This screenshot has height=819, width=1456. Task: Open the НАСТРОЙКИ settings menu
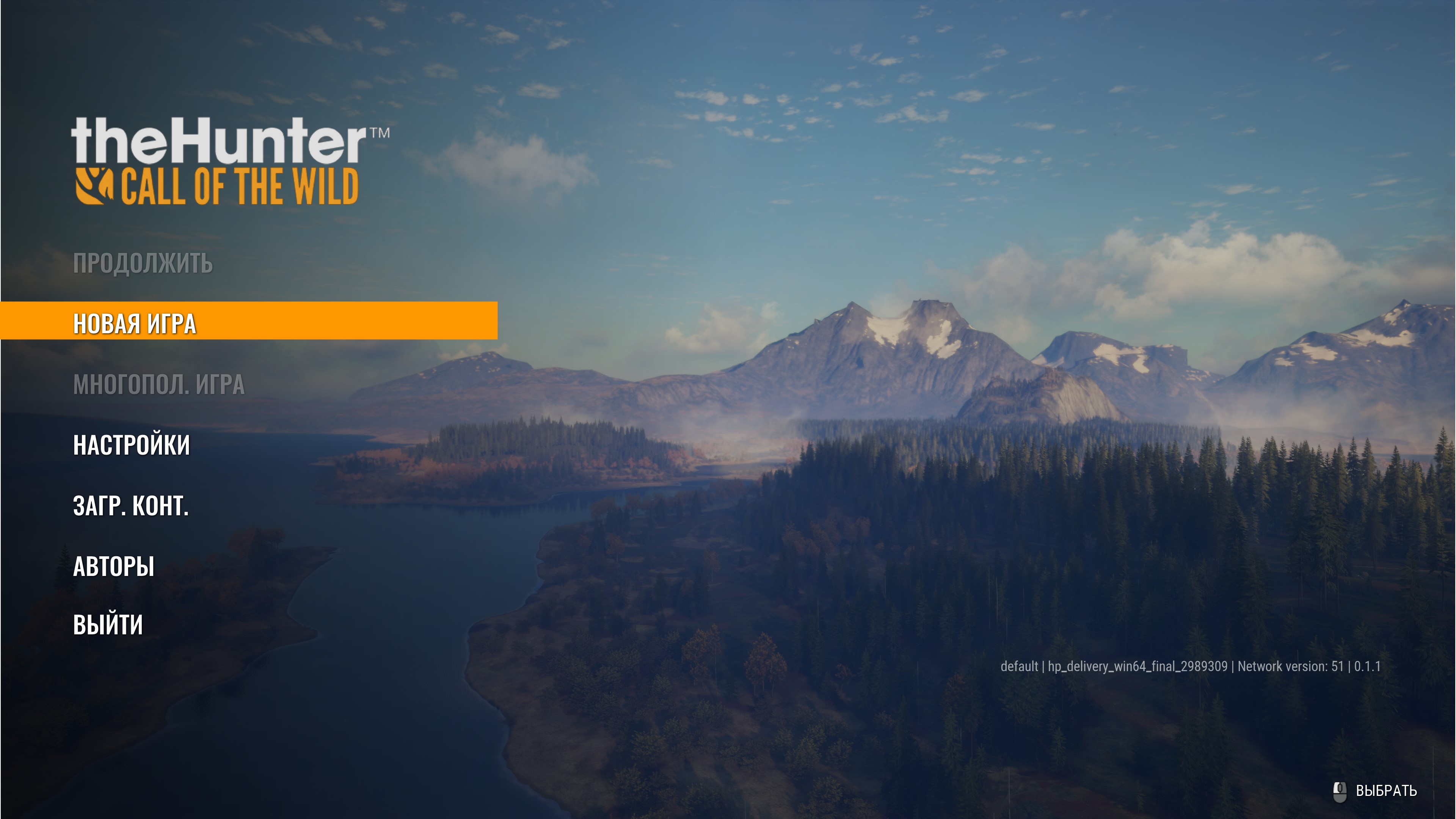click(132, 445)
